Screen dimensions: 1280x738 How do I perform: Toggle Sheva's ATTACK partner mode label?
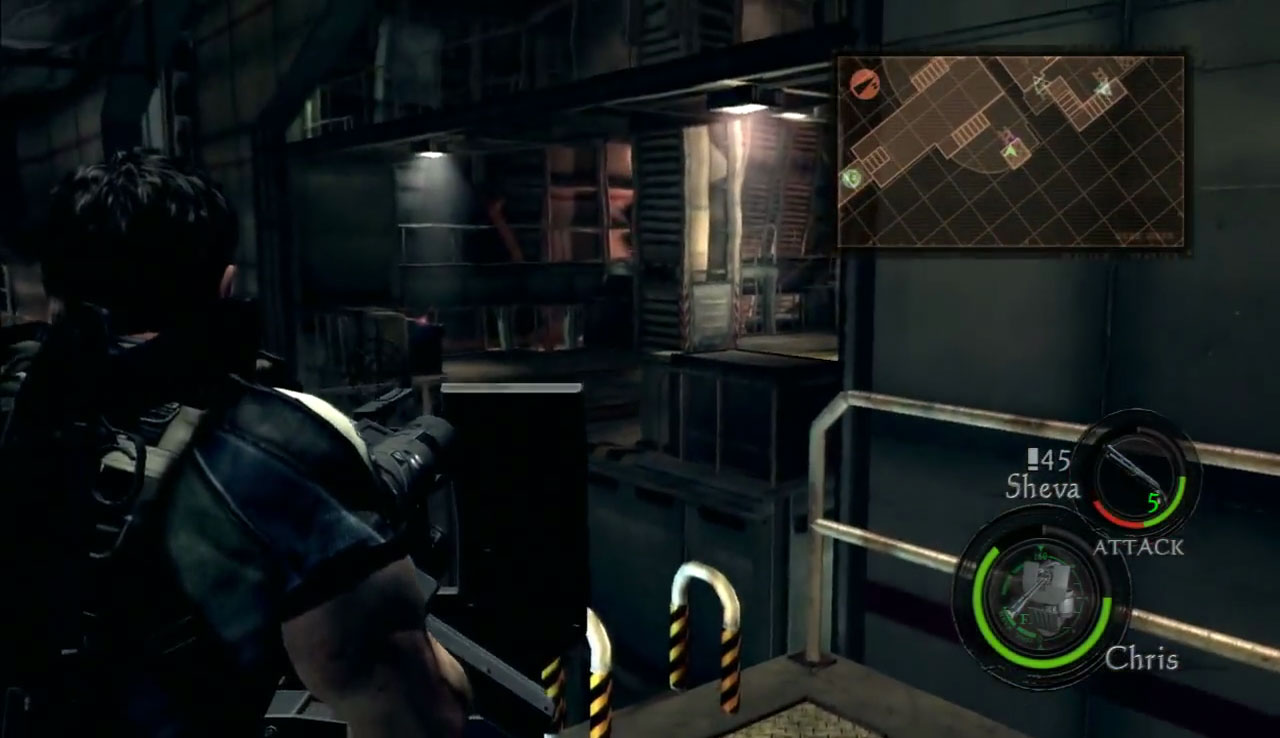pyautogui.click(x=1137, y=547)
